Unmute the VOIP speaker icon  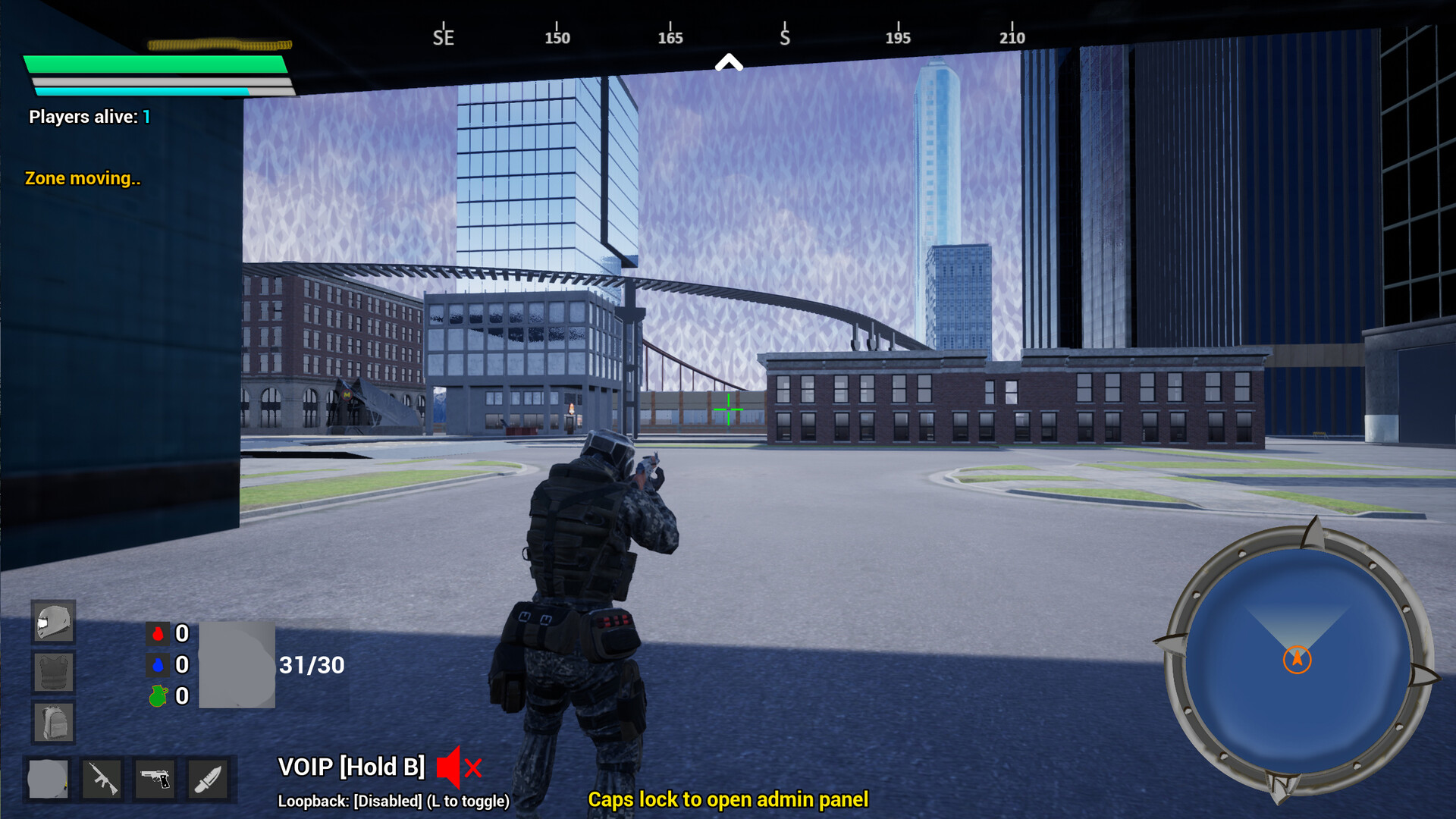[x=449, y=767]
